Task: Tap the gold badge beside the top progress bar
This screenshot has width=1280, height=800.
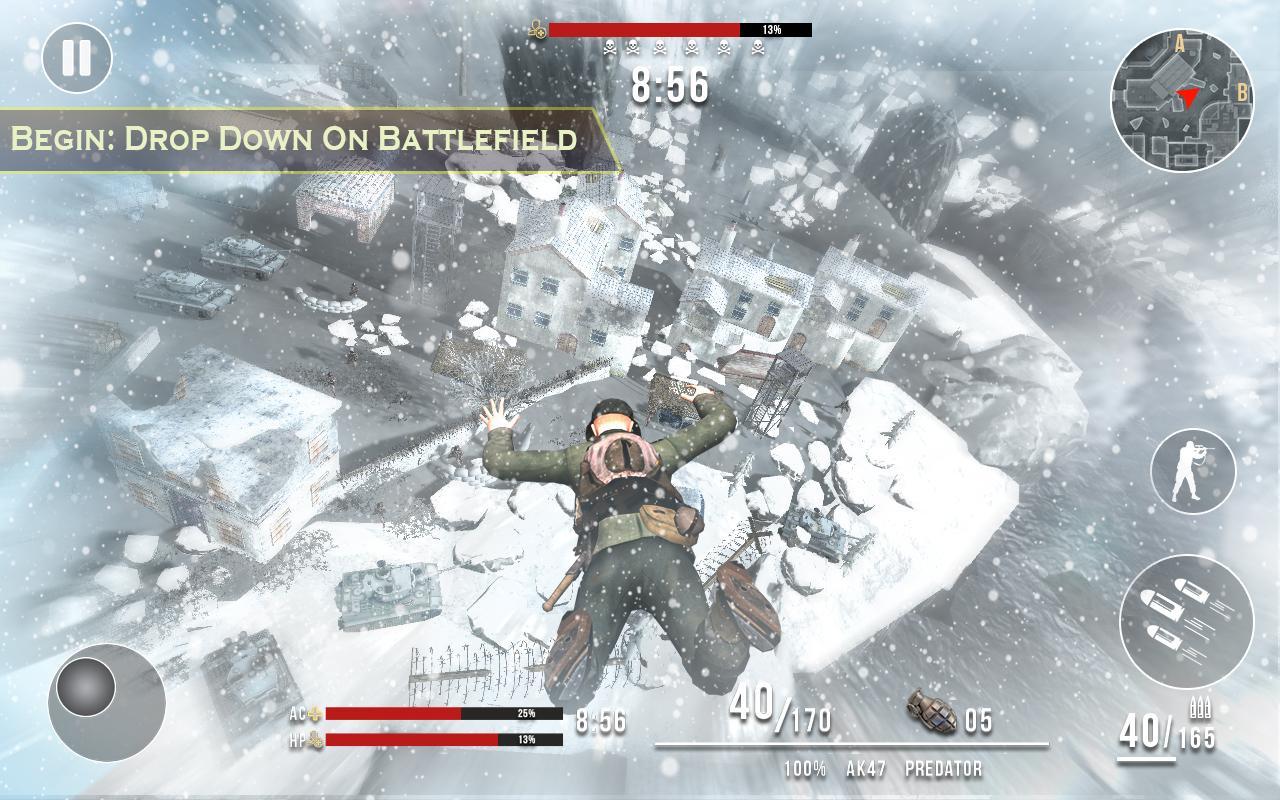Action: click(537, 28)
